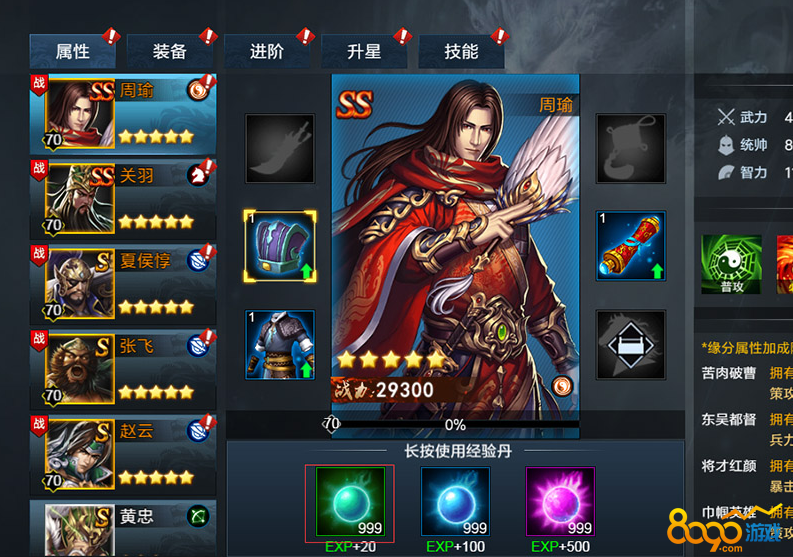Image resolution: width=793 pixels, height=557 pixels.
Task: Open the empty weapon equipment slot
Action: click(x=280, y=148)
